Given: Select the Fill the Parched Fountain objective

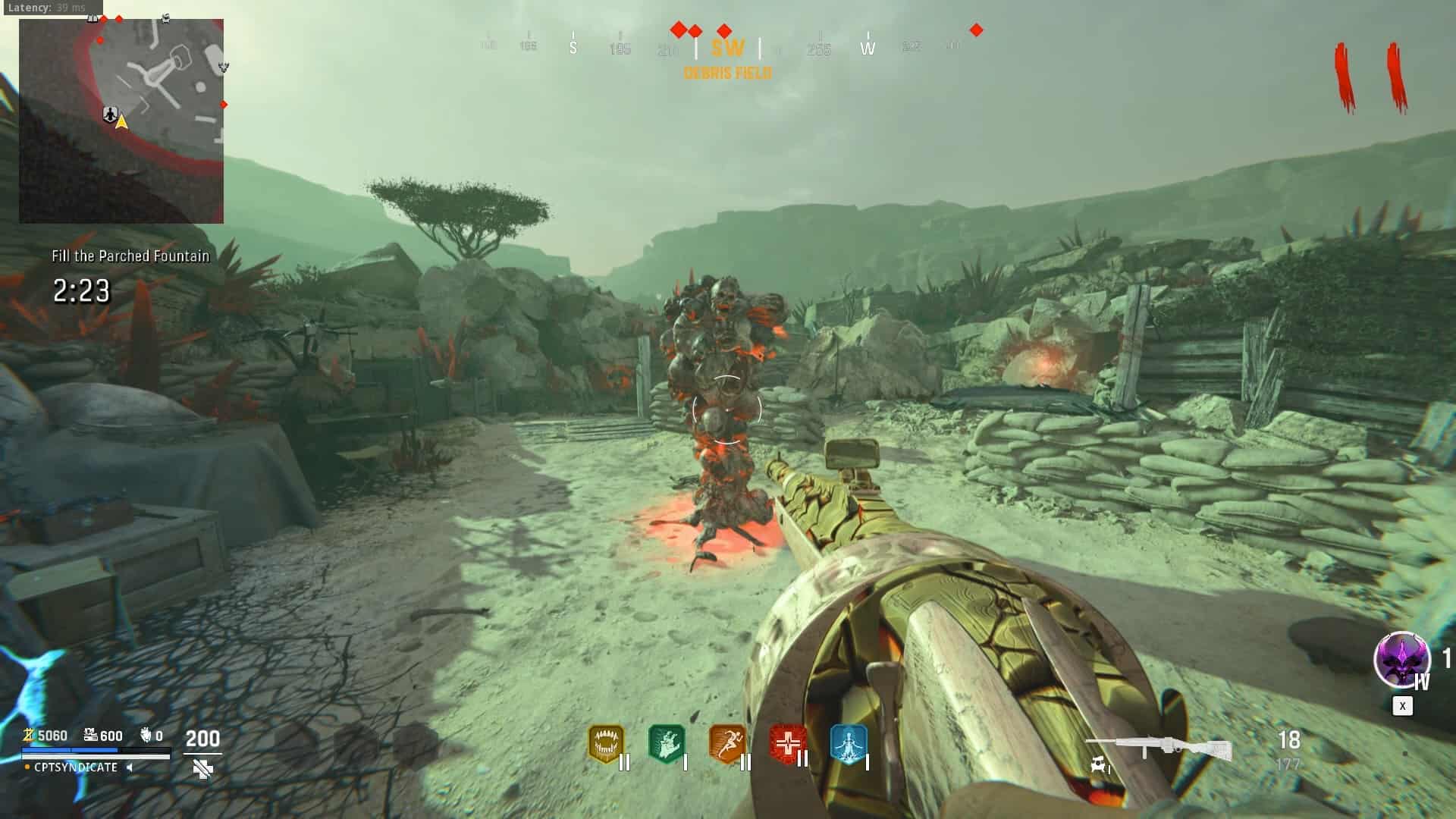Looking at the screenshot, I should pos(130,256).
